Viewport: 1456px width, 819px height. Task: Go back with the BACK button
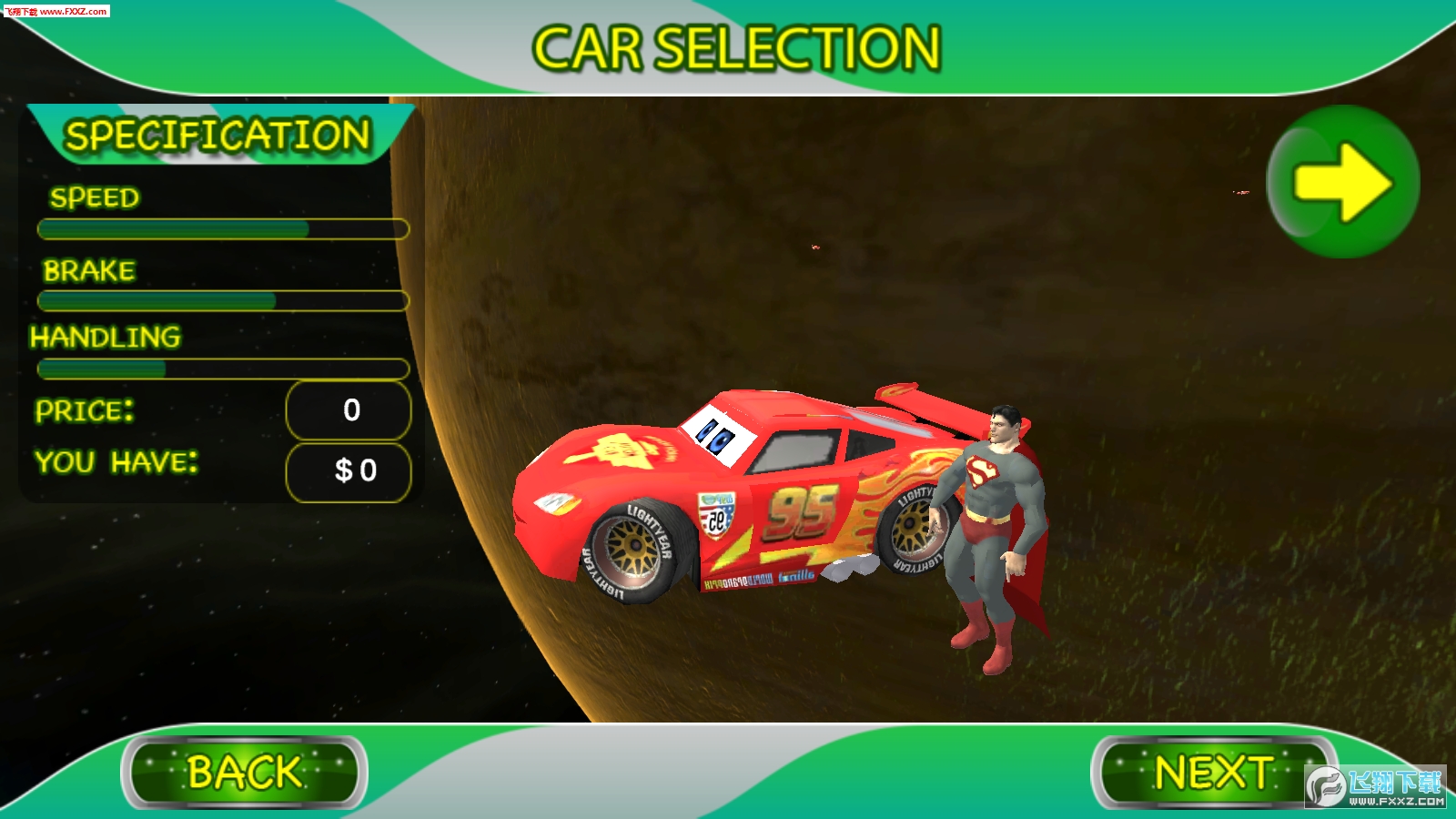point(244,773)
